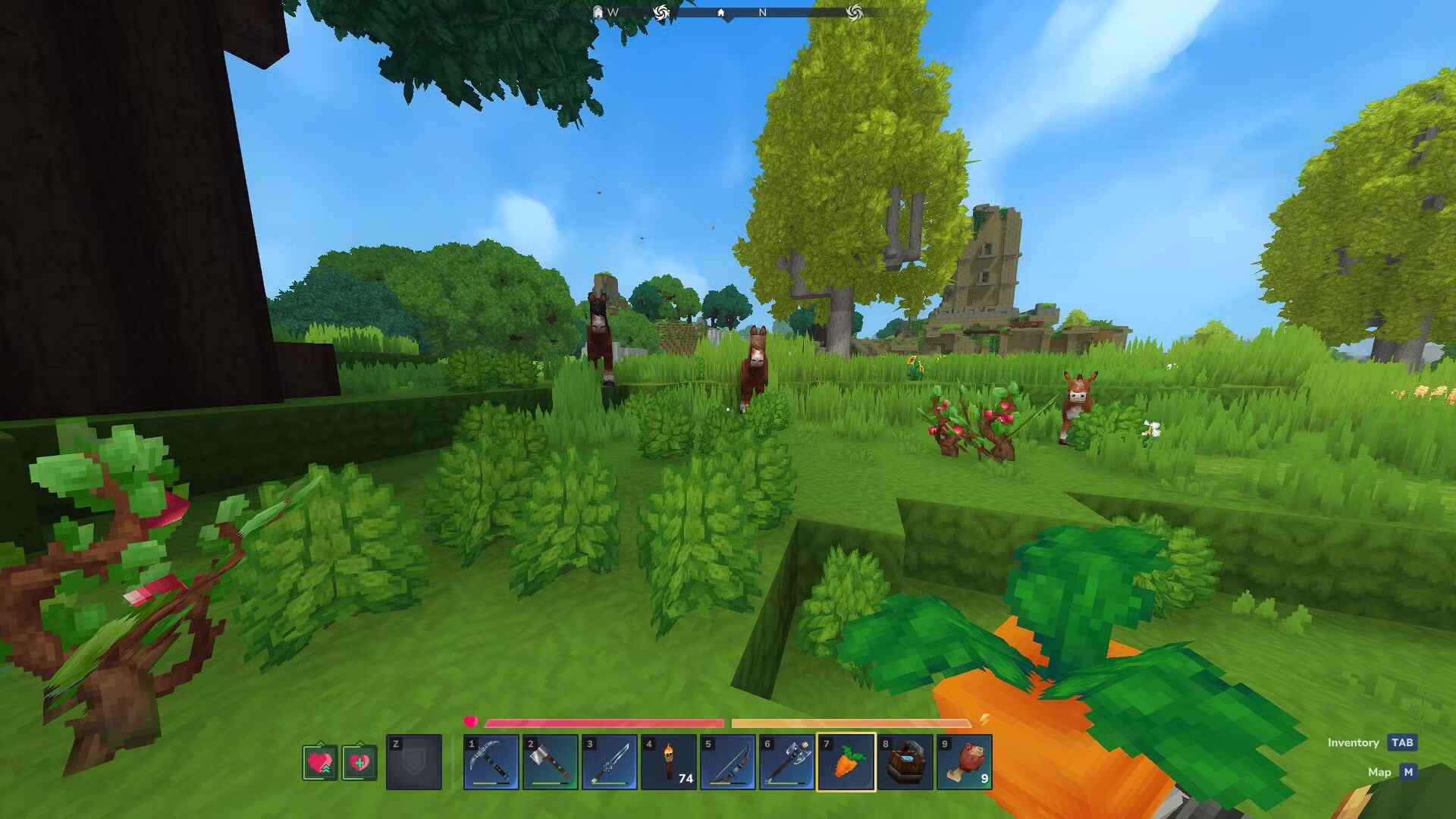This screenshot has width=1456, height=819.
Task: Open the Map via the M label
Action: click(1408, 772)
